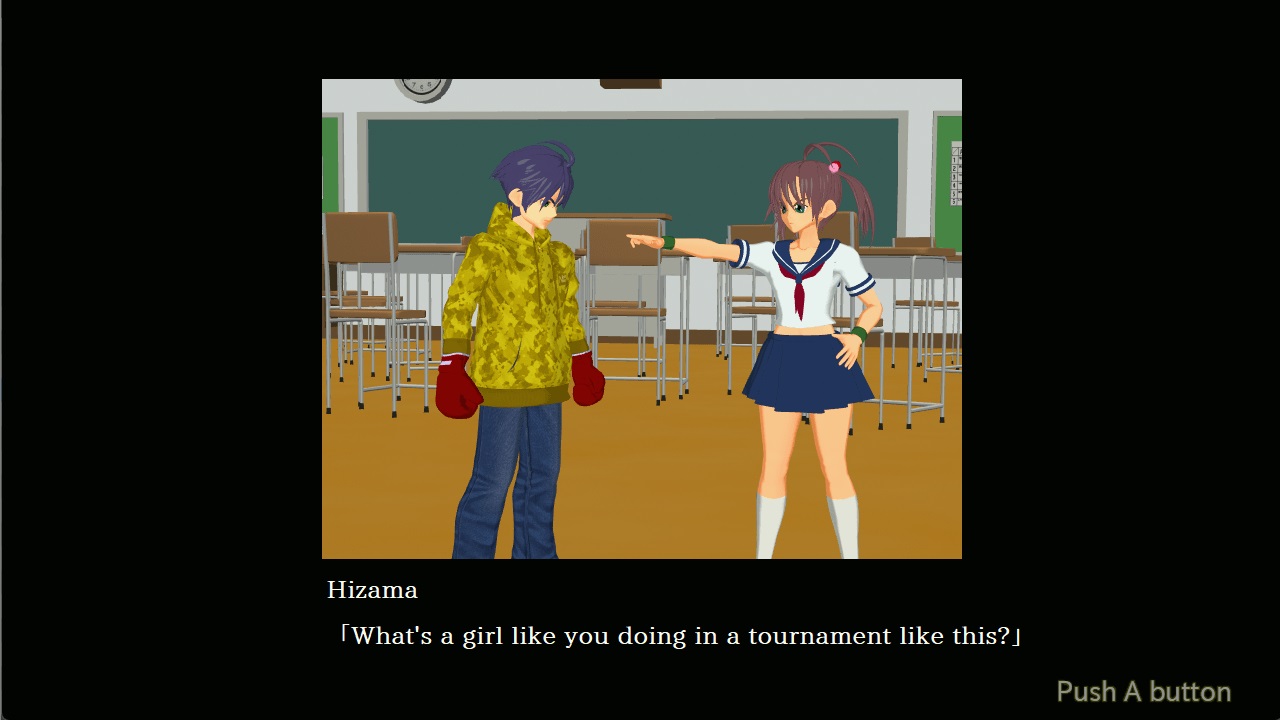Click the girl's pink hair bobble
This screenshot has width=1280, height=720.
pos(833,168)
